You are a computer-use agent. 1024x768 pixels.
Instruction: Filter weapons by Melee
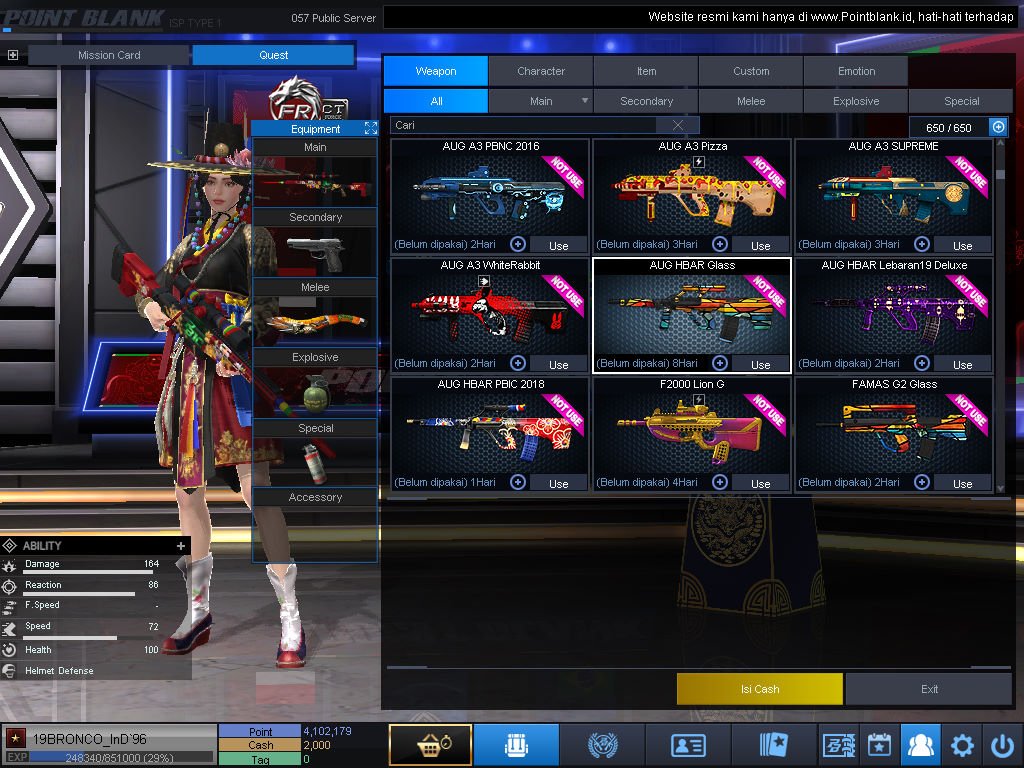751,101
